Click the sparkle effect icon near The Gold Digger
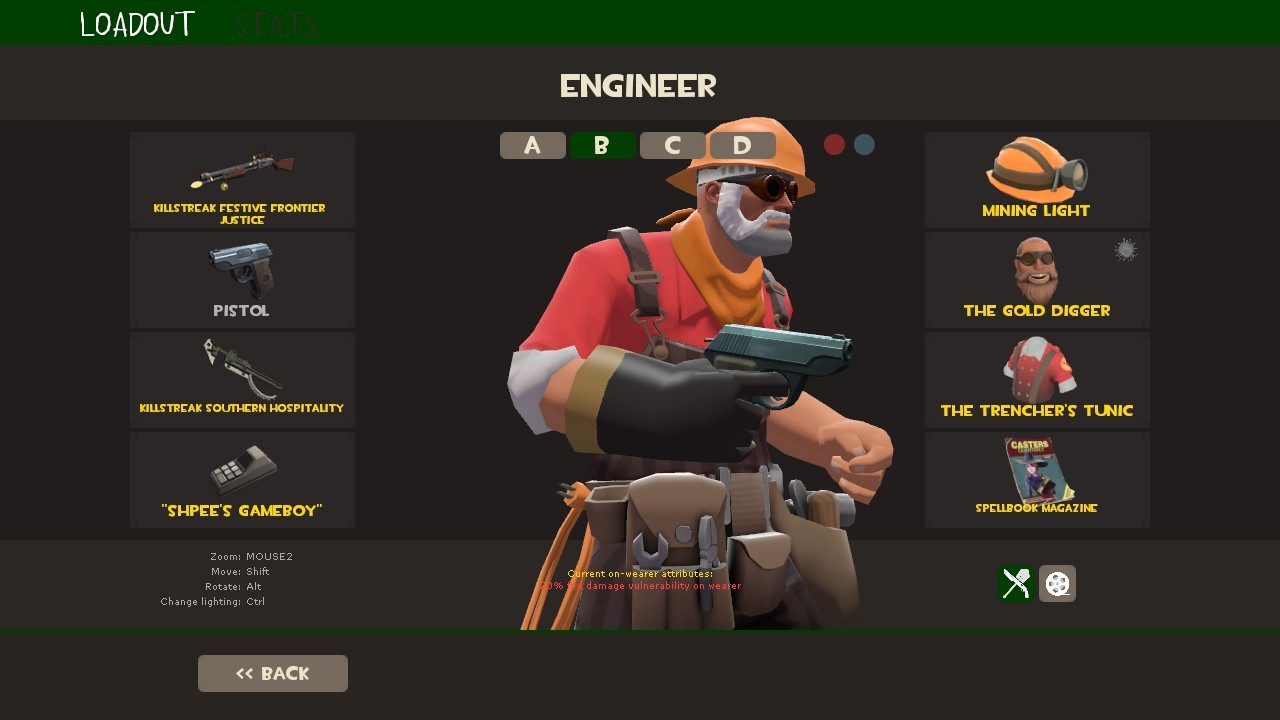Screen dimensions: 1280x720 (1124, 249)
